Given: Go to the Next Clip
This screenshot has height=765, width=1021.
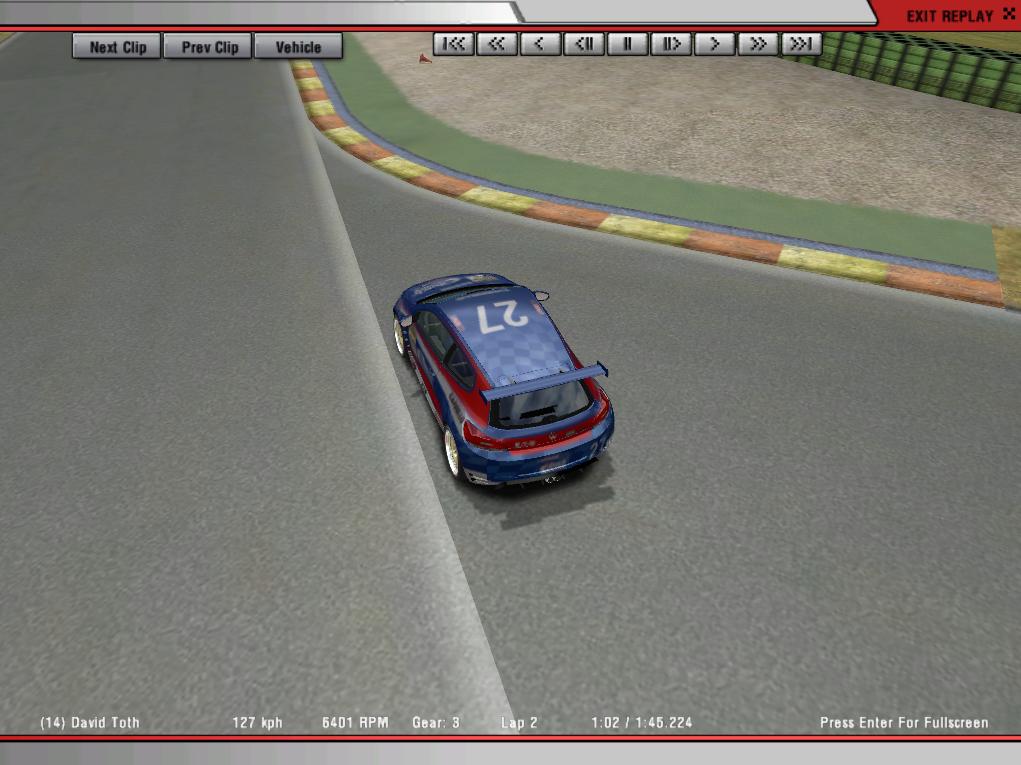Looking at the screenshot, I should click(117, 47).
